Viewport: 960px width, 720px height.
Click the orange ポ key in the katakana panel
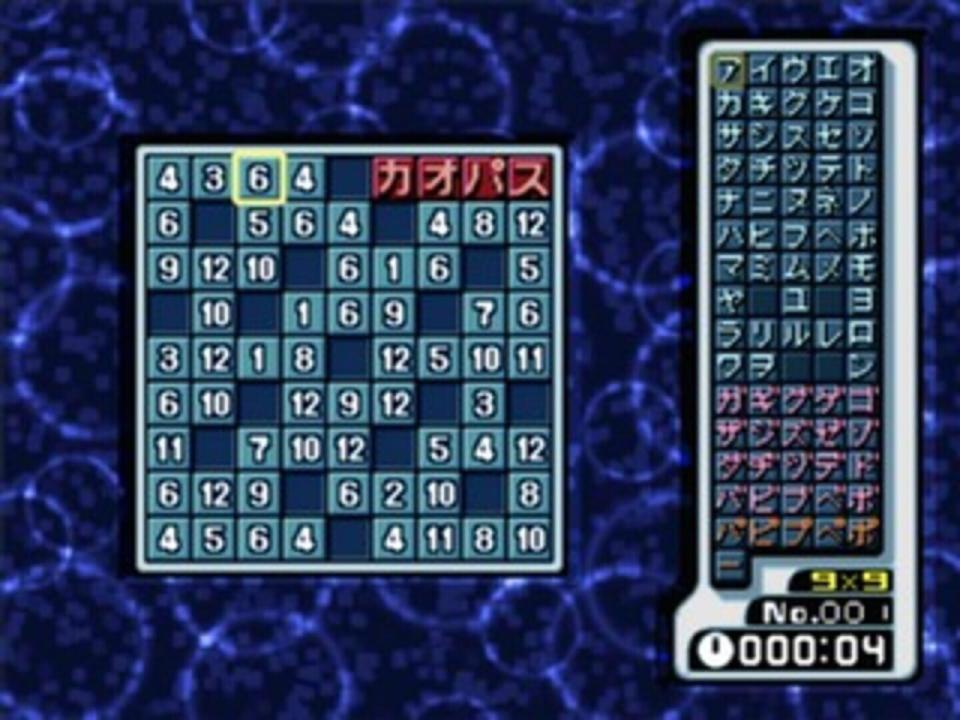[862, 530]
